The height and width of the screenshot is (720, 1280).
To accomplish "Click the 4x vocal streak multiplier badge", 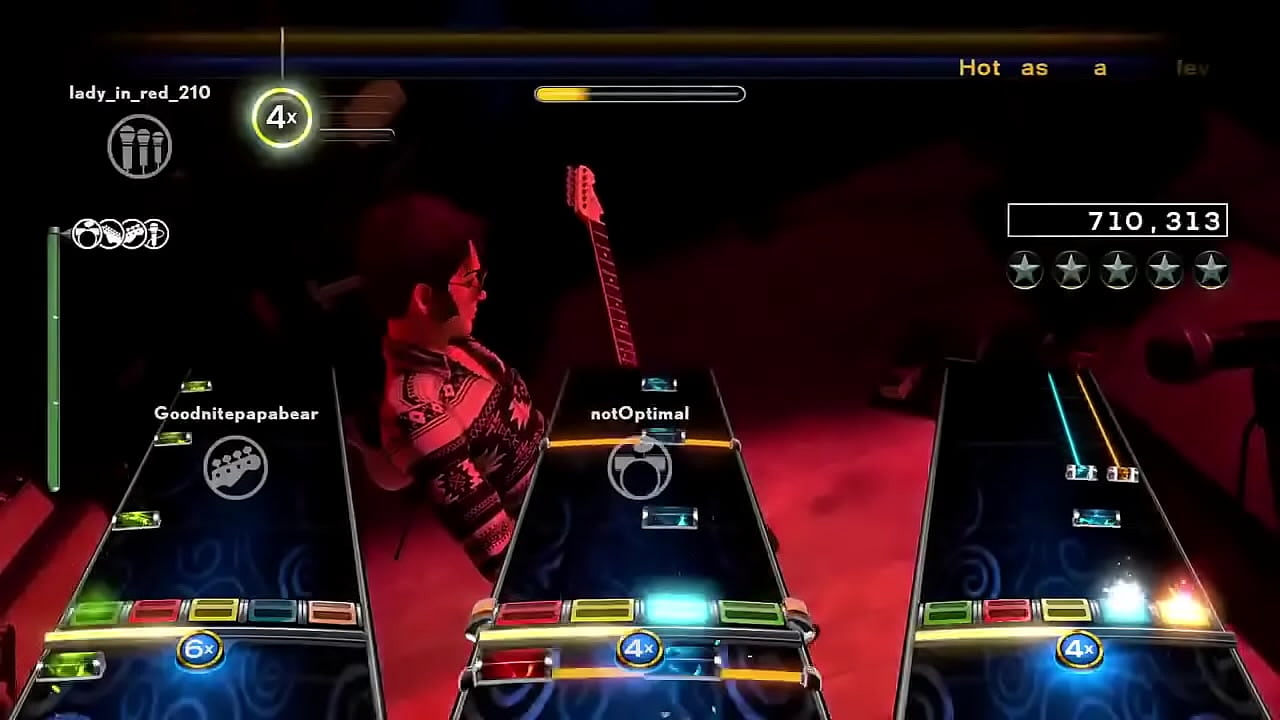I will pos(281,117).
